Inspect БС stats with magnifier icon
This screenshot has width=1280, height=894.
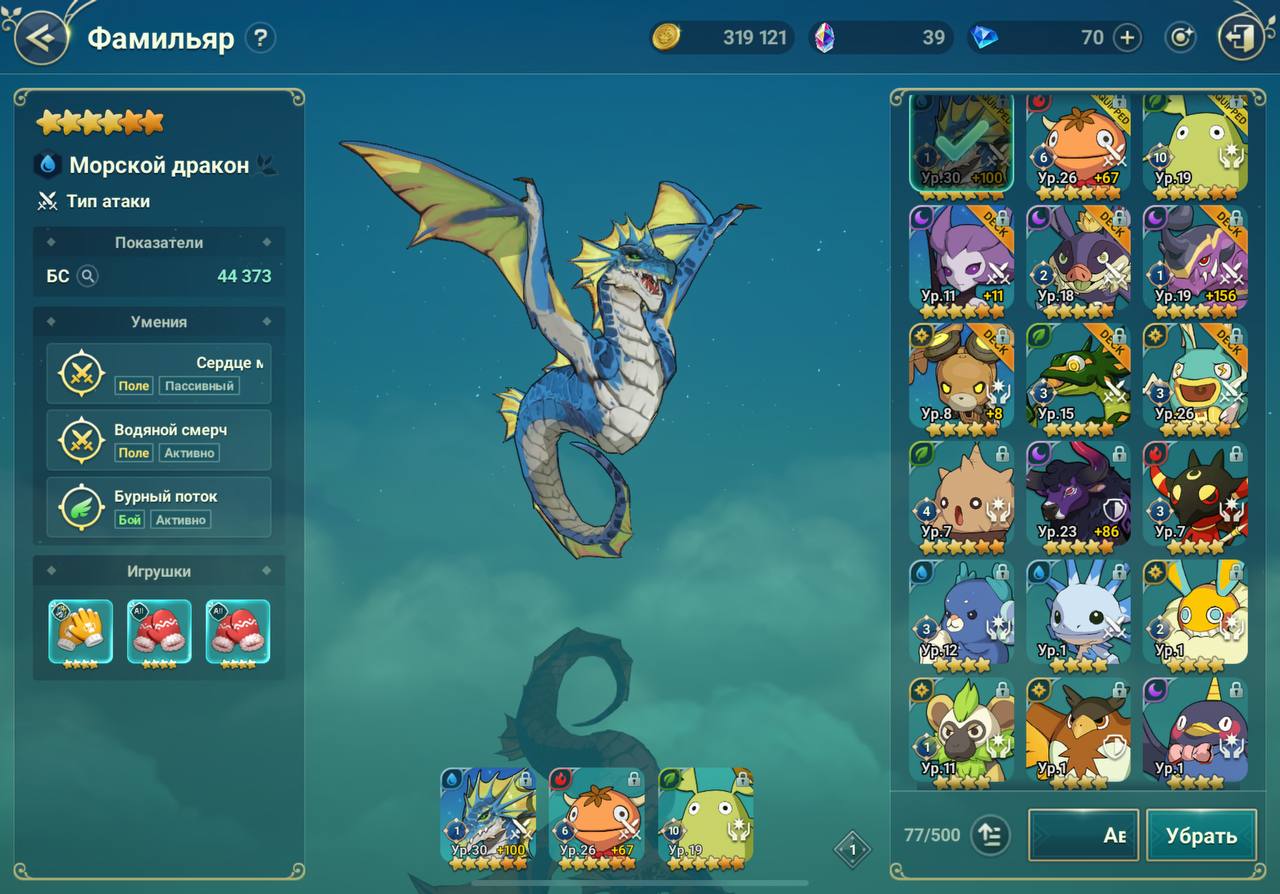pos(88,276)
